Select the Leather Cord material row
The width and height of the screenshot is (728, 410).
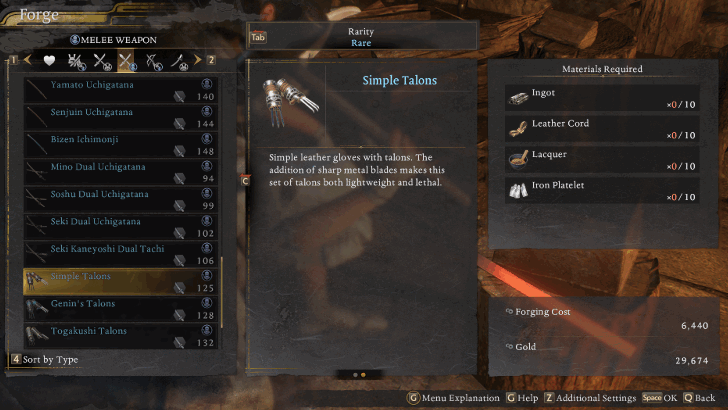pos(601,129)
